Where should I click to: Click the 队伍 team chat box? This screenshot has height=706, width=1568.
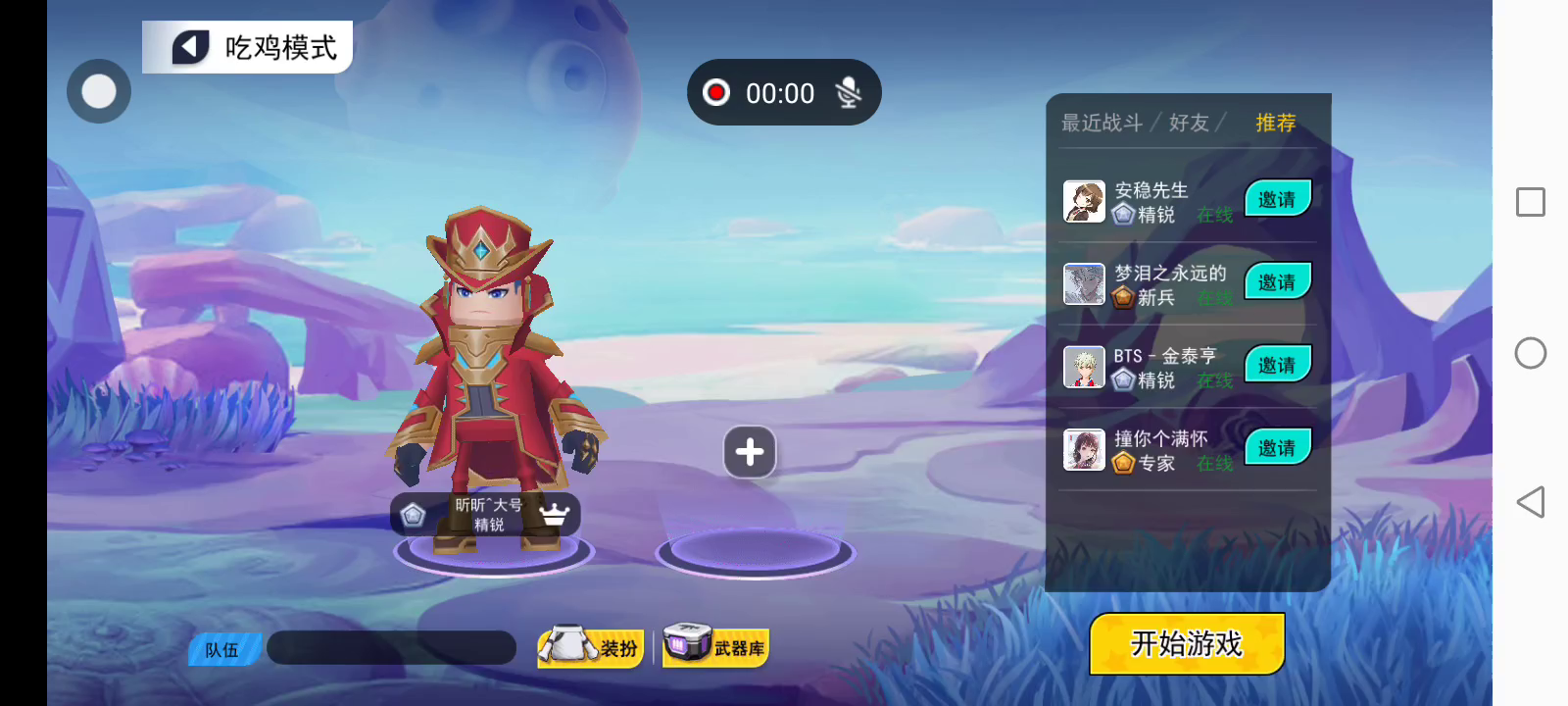(x=391, y=648)
